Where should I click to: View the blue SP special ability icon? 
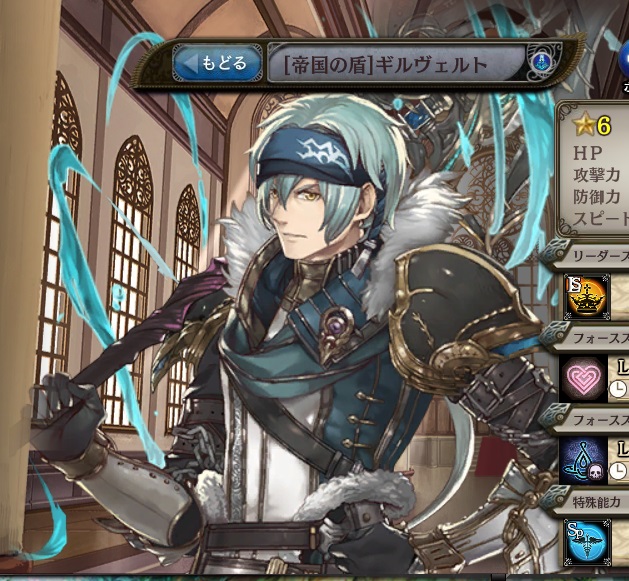[x=585, y=539]
